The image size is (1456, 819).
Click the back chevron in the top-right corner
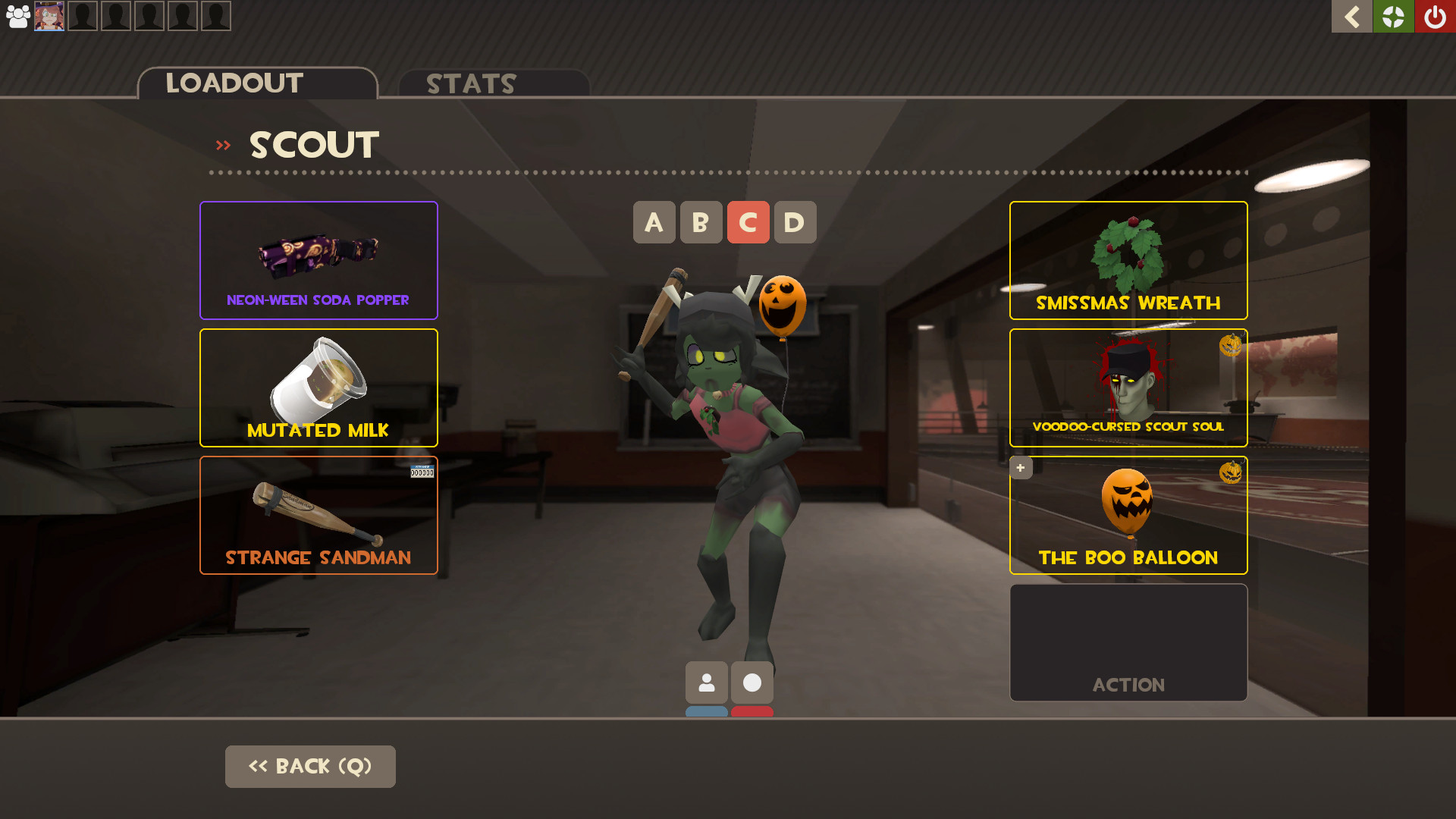tap(1351, 16)
